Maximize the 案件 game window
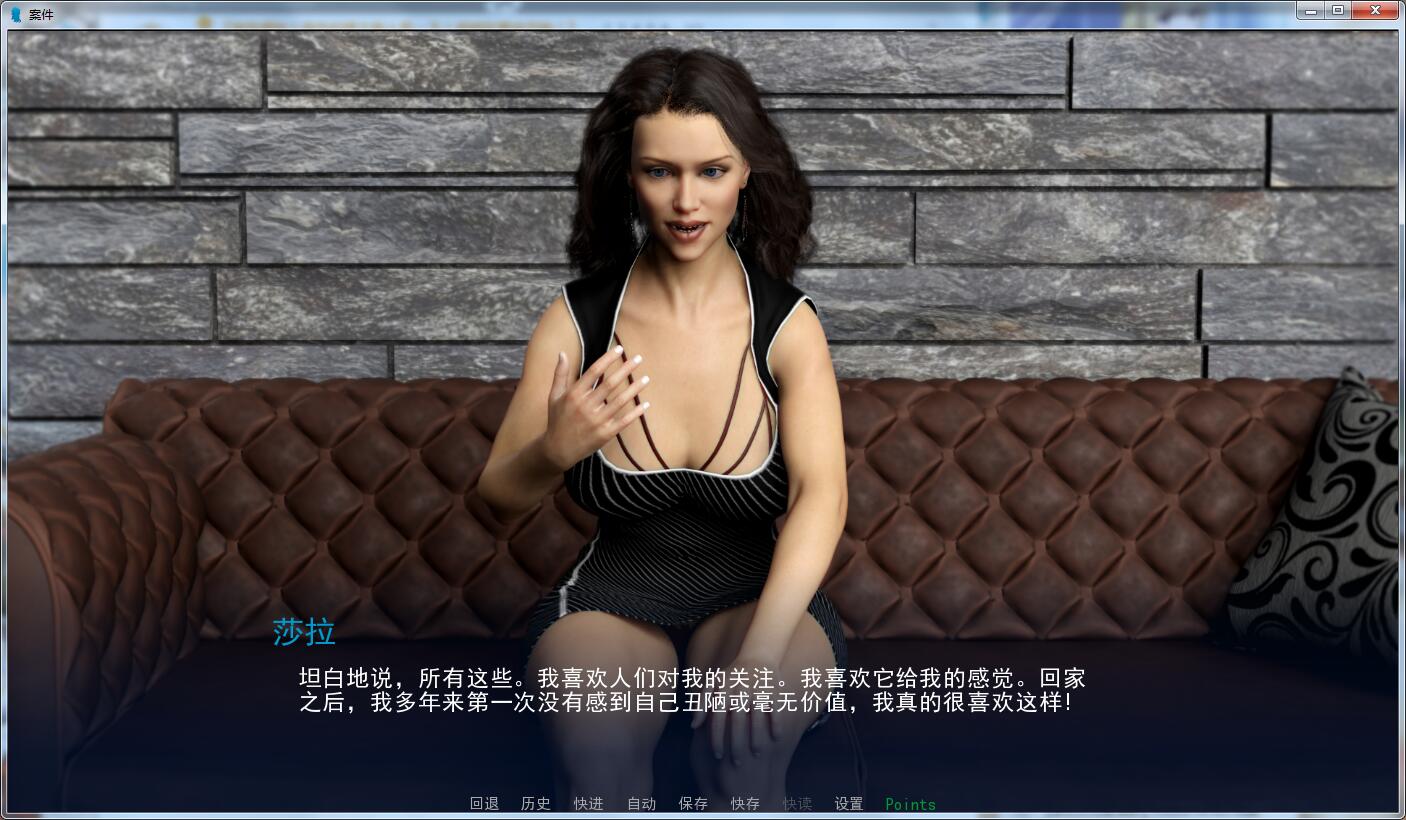The width and height of the screenshot is (1406, 820). tap(1338, 10)
